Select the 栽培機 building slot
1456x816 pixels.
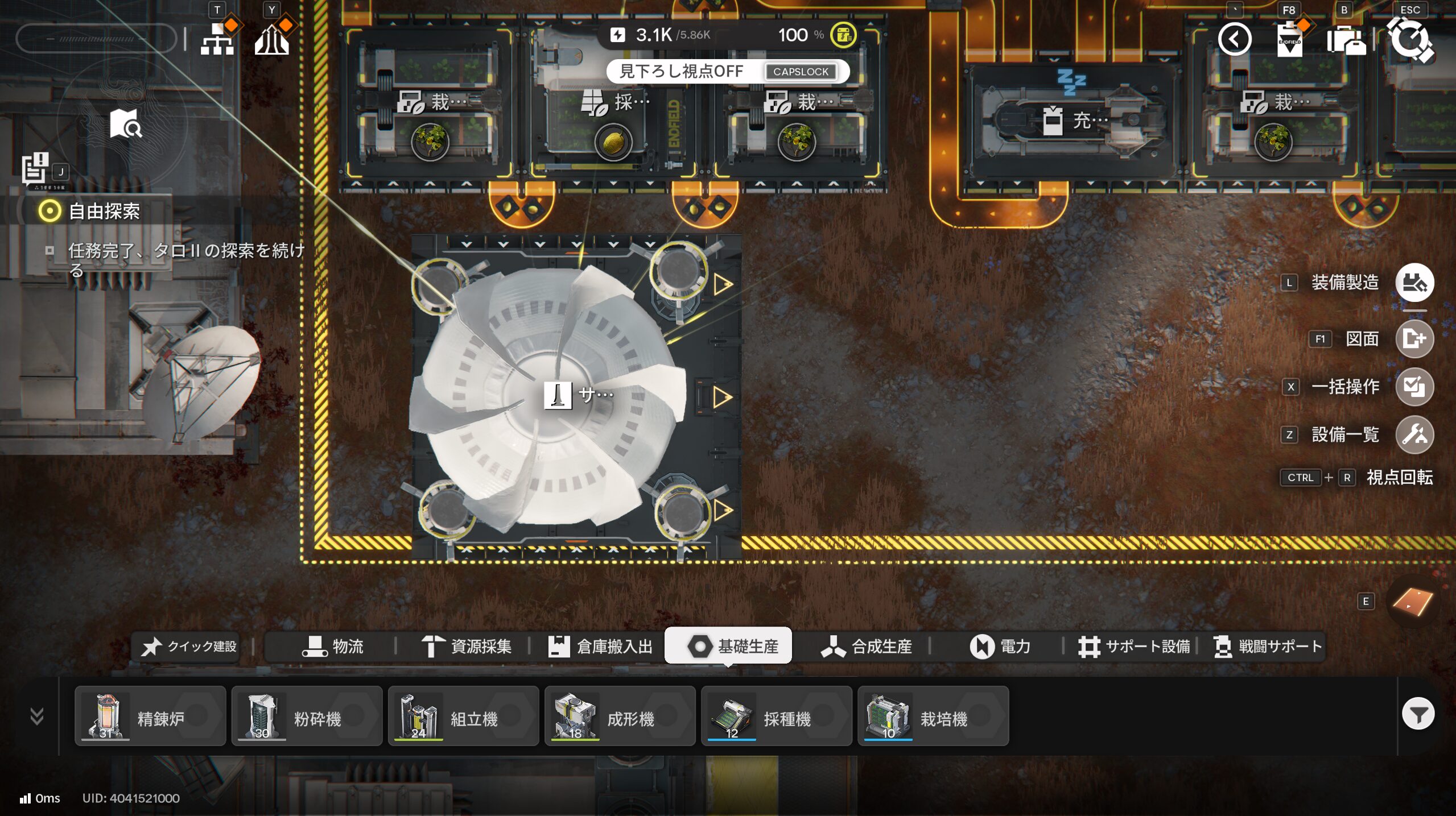(933, 716)
